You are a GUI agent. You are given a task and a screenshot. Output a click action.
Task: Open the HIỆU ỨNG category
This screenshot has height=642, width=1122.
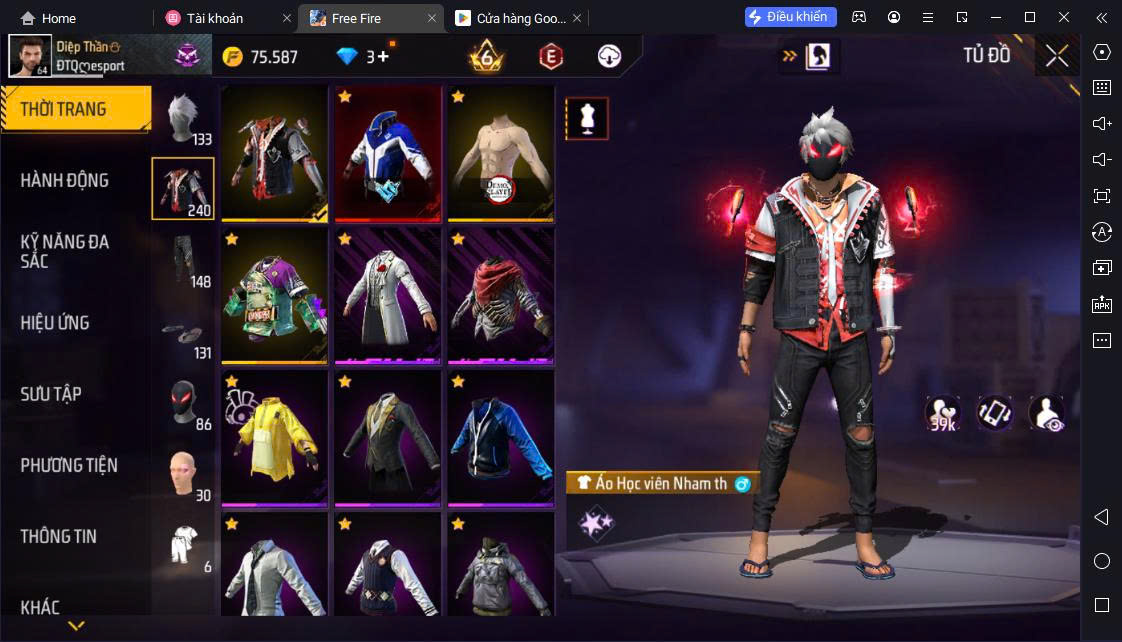[x=56, y=323]
